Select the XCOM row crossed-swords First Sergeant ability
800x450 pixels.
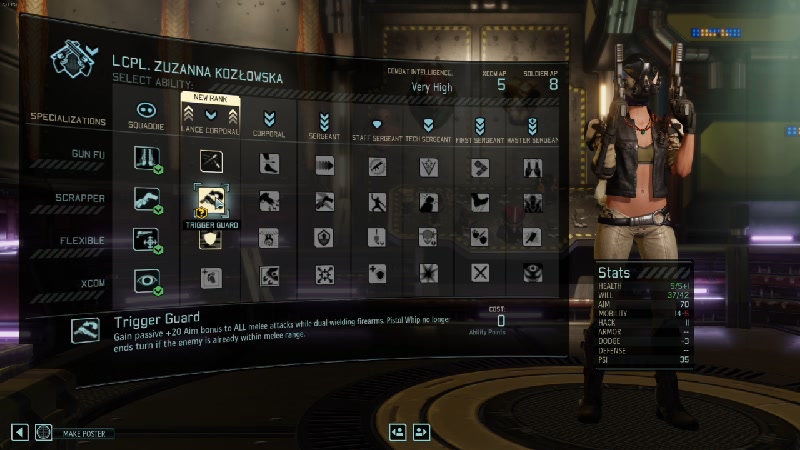pyautogui.click(x=481, y=273)
